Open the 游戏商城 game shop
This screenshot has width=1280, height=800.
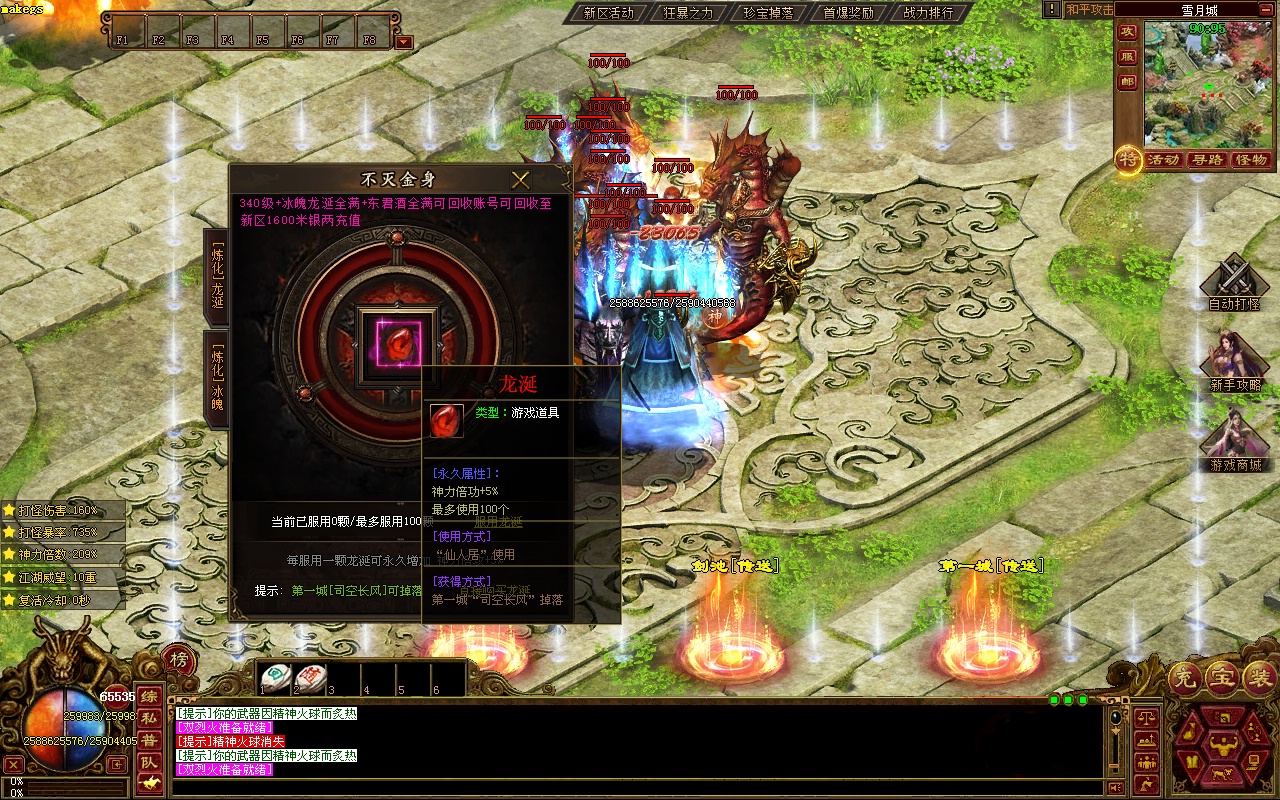click(1234, 440)
